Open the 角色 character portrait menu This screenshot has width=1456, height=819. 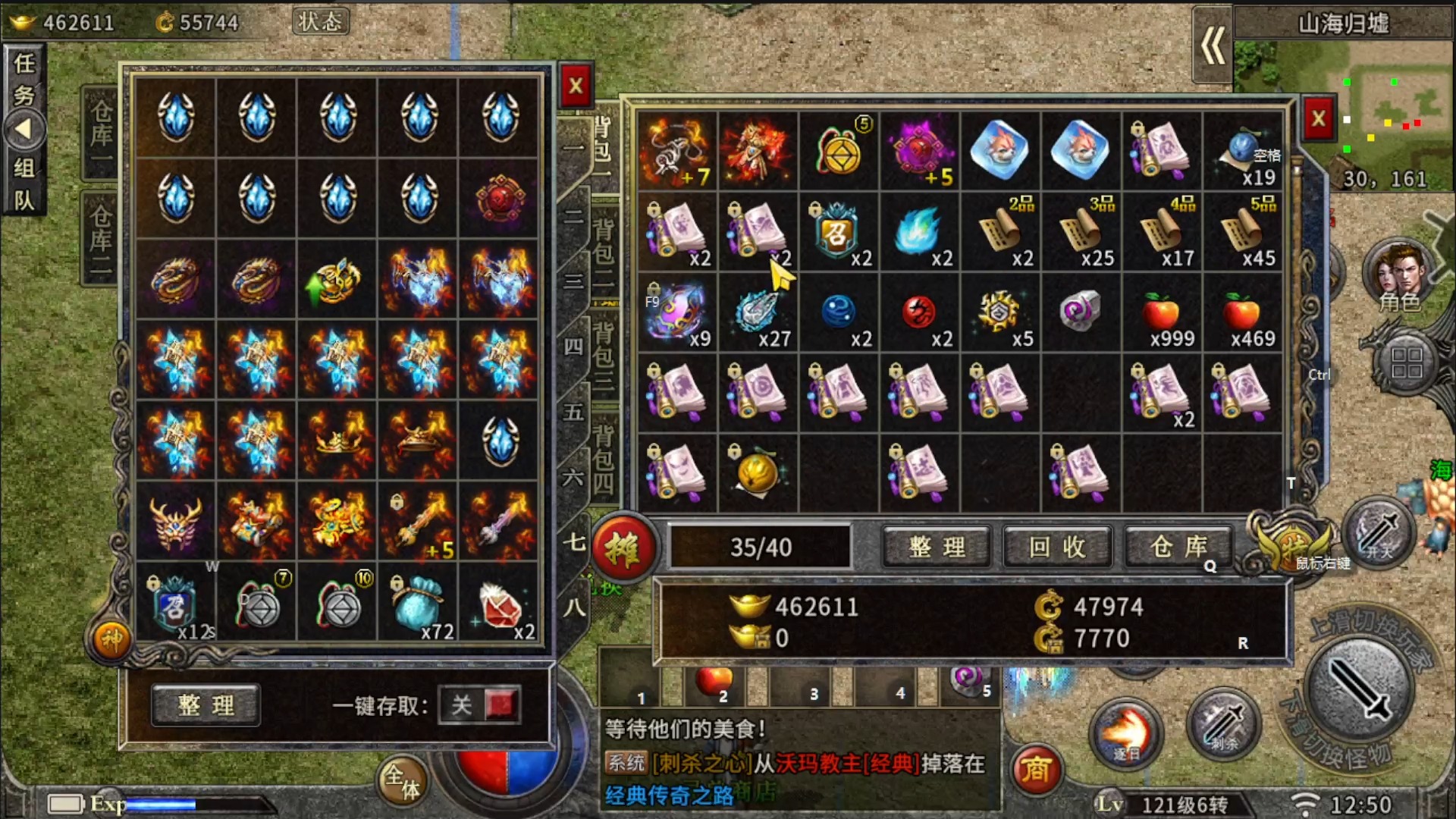1399,277
